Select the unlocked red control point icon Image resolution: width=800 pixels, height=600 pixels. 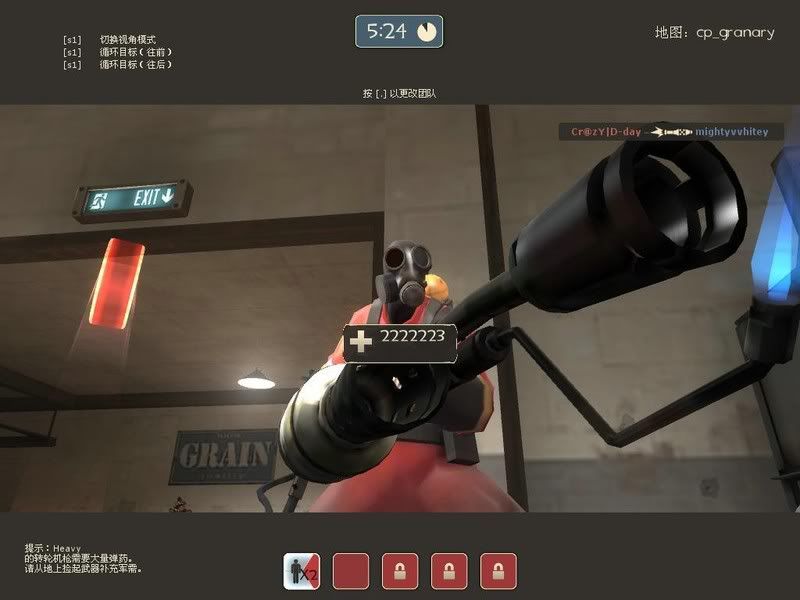click(x=350, y=571)
